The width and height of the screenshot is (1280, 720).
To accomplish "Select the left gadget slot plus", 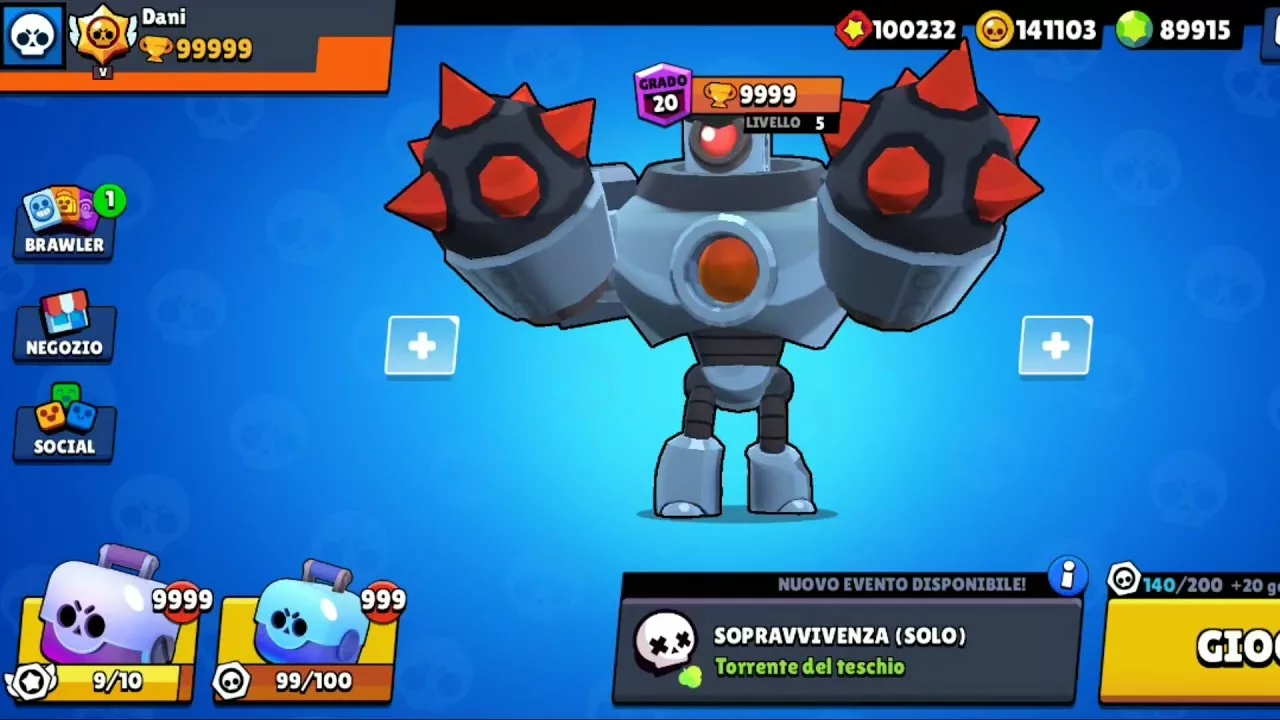I will 421,346.
